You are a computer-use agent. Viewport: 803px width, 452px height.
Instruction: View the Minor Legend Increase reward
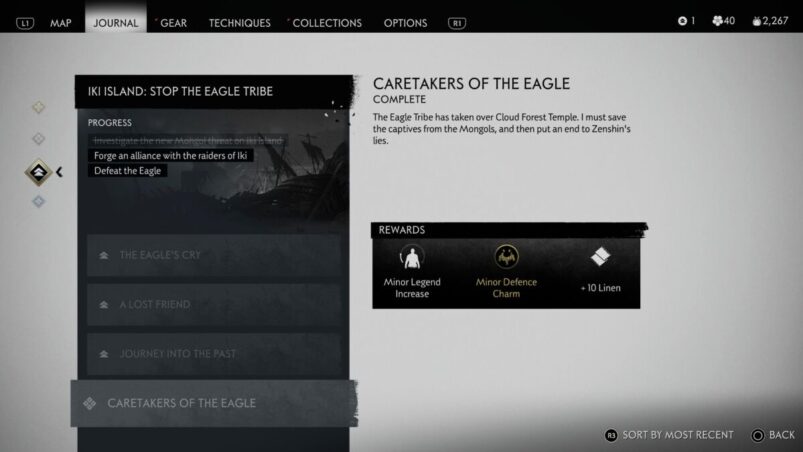tap(411, 271)
